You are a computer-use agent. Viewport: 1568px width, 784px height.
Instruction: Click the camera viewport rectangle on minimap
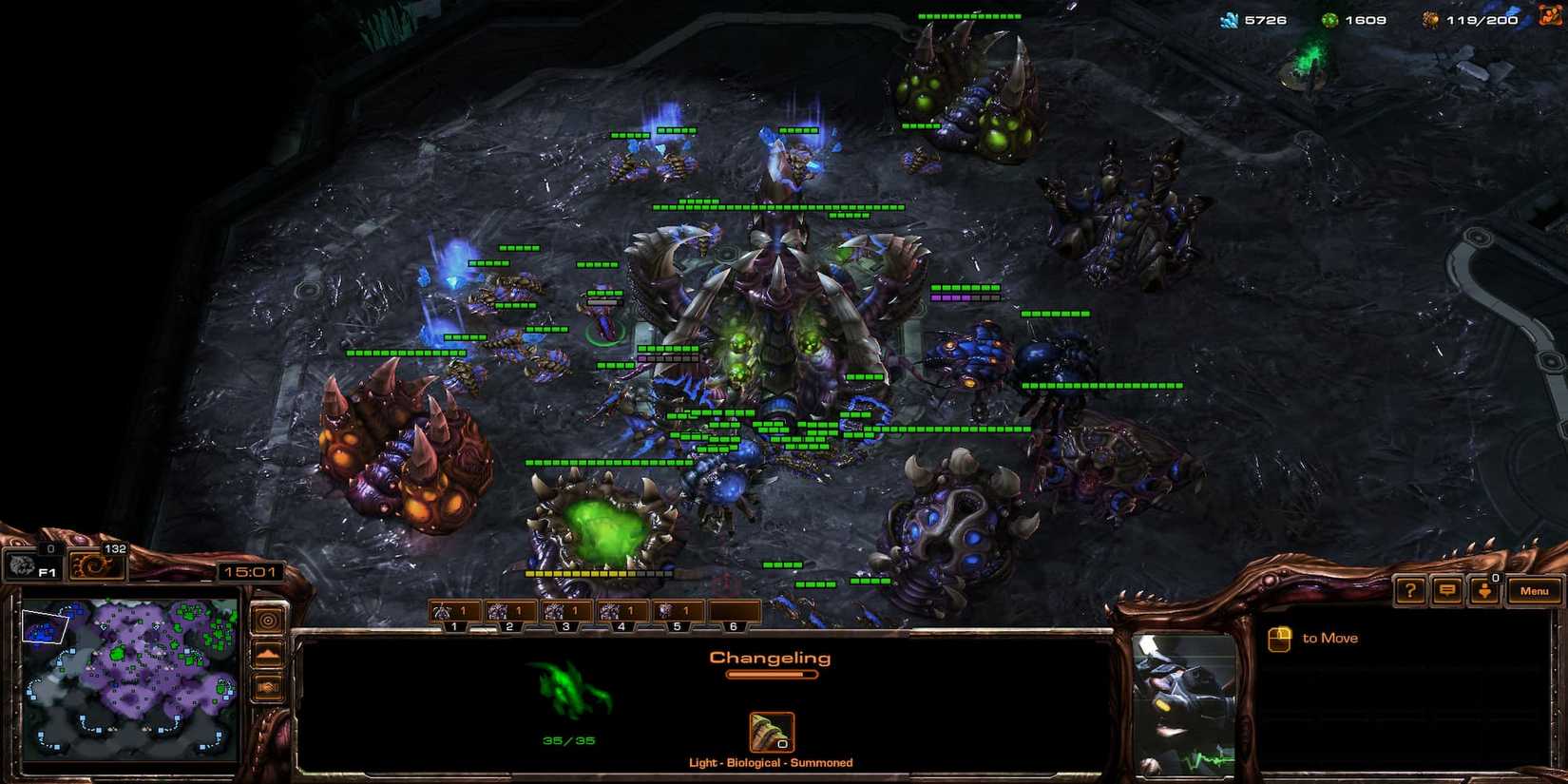tap(44, 624)
